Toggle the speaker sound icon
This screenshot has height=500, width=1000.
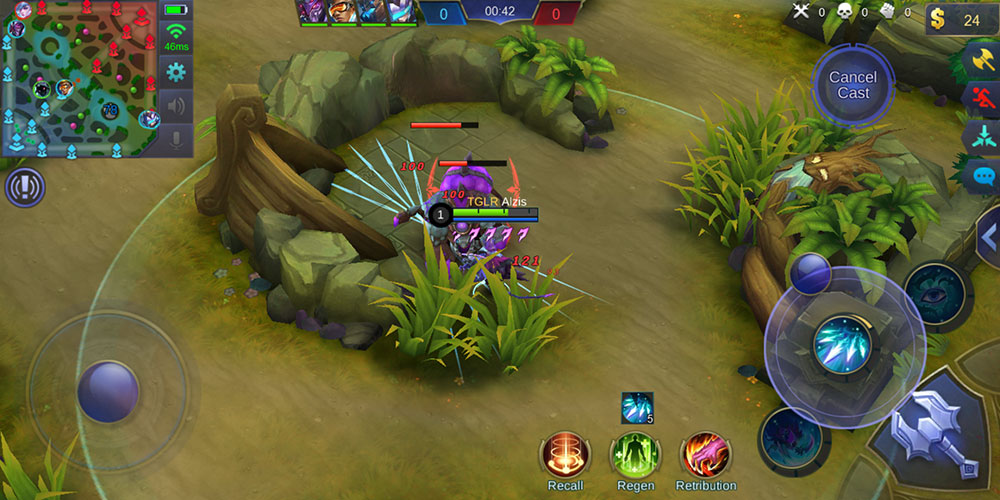point(176,105)
